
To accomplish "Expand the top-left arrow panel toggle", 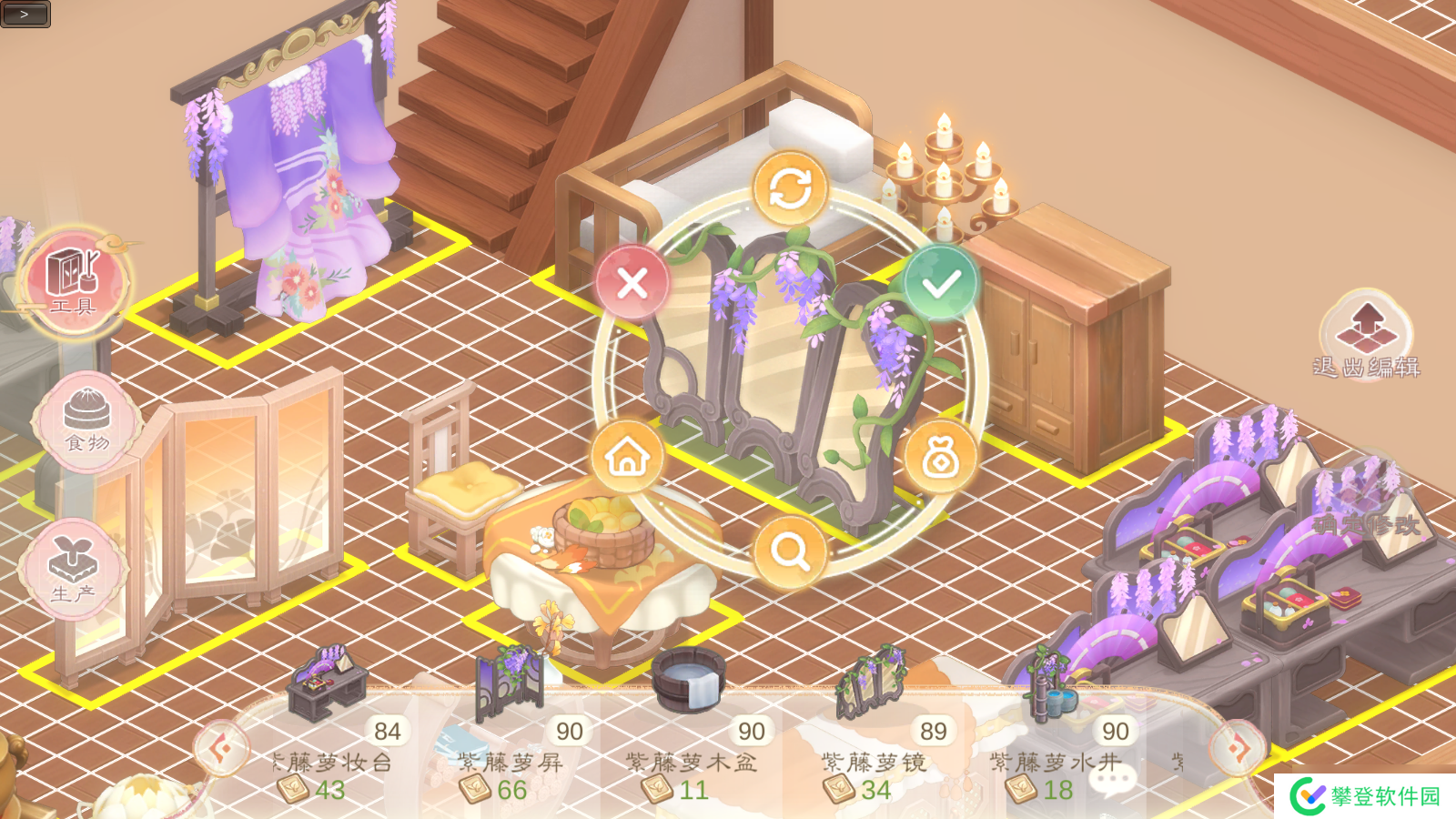I will (x=25, y=14).
